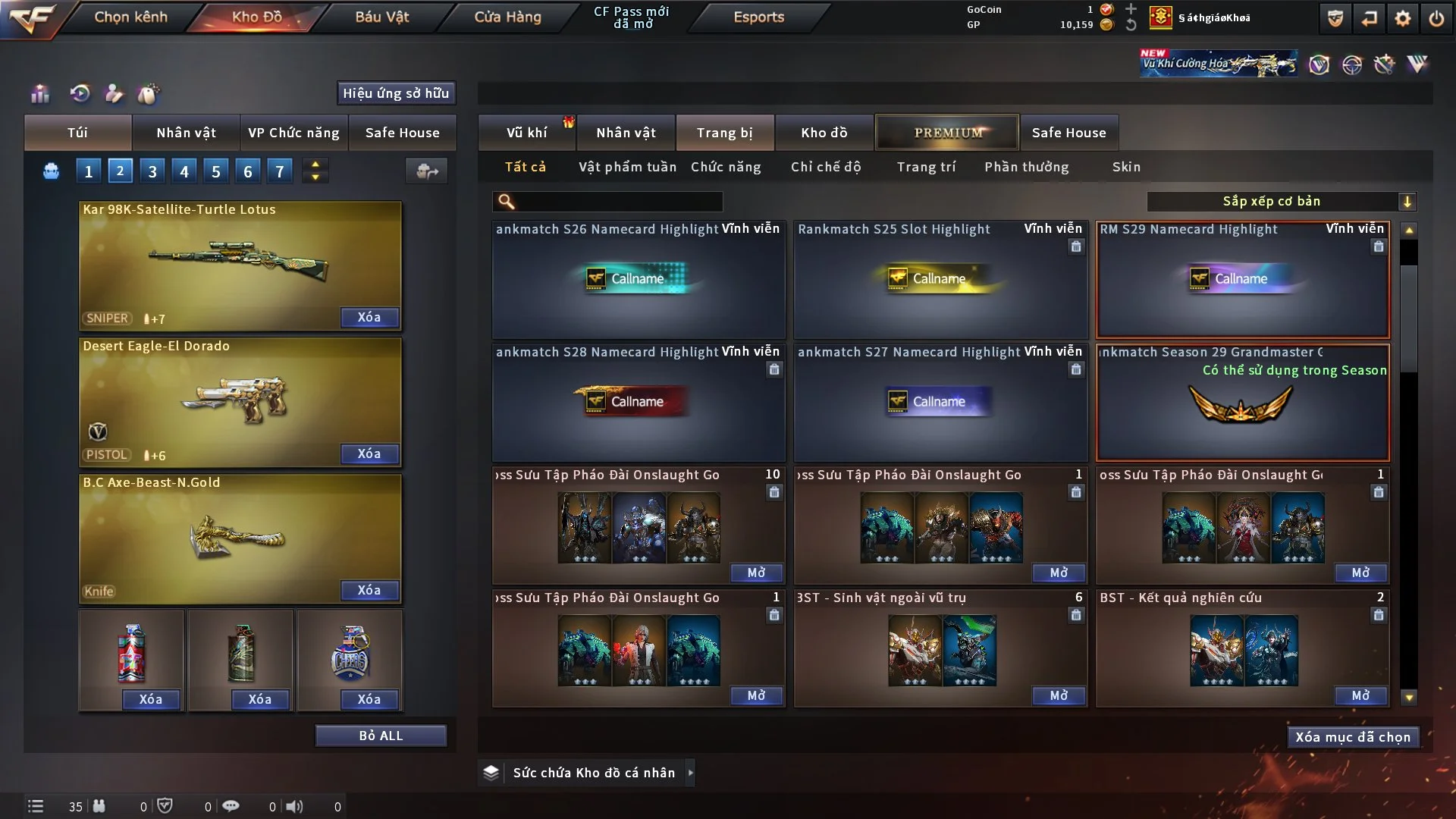
Task: Open the friends list icon in status bar
Action: tap(99, 806)
